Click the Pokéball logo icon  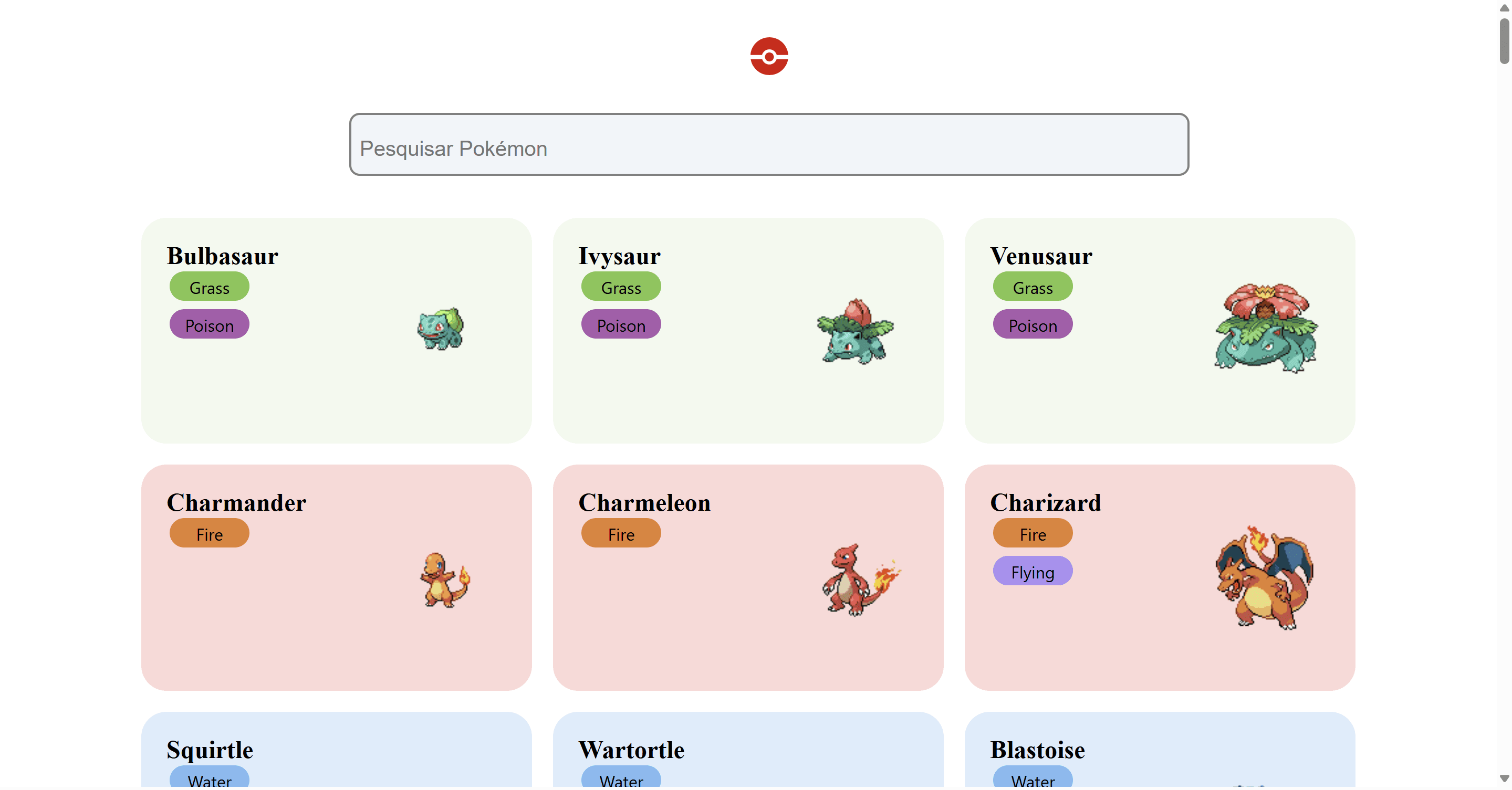pos(769,56)
